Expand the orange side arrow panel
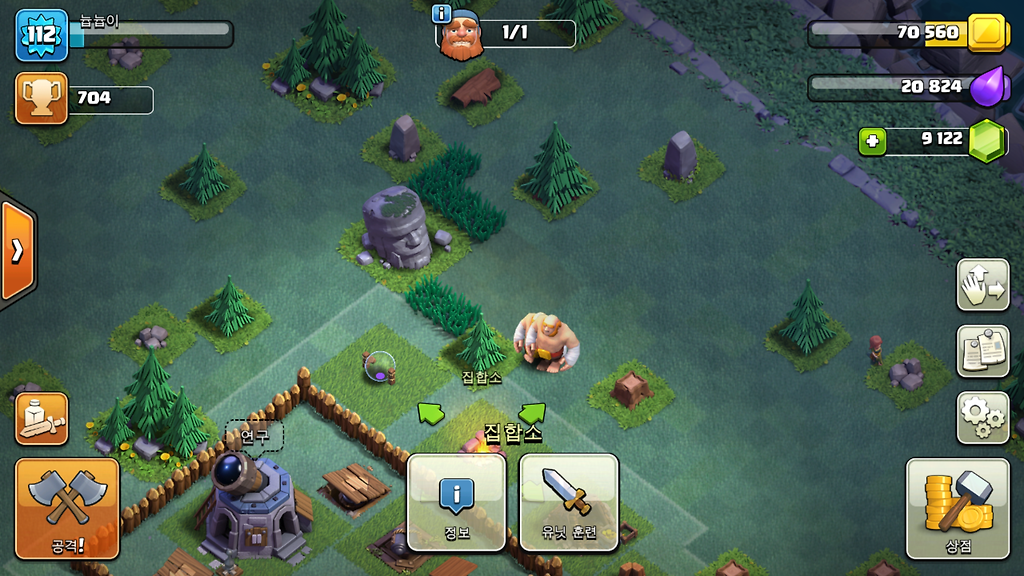Viewport: 1024px width, 576px height. [x=17, y=250]
